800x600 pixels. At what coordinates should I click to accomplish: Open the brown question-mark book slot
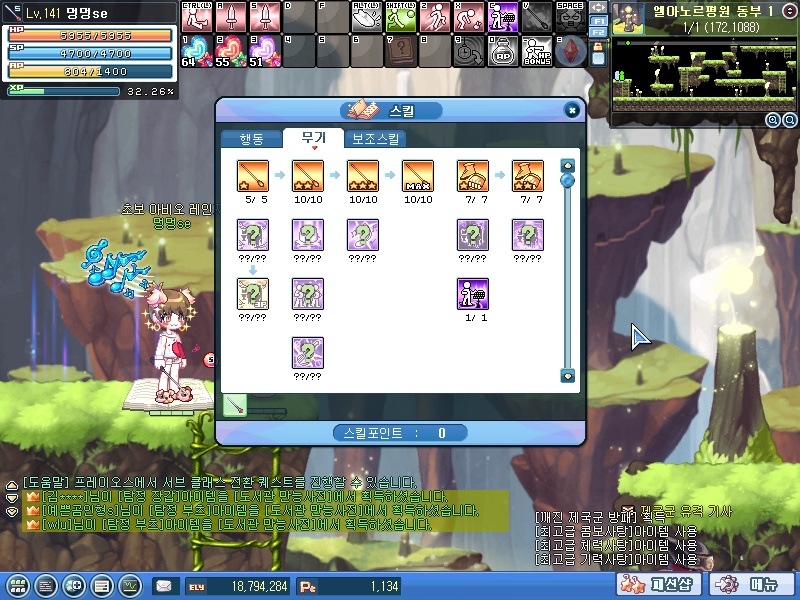(x=401, y=50)
